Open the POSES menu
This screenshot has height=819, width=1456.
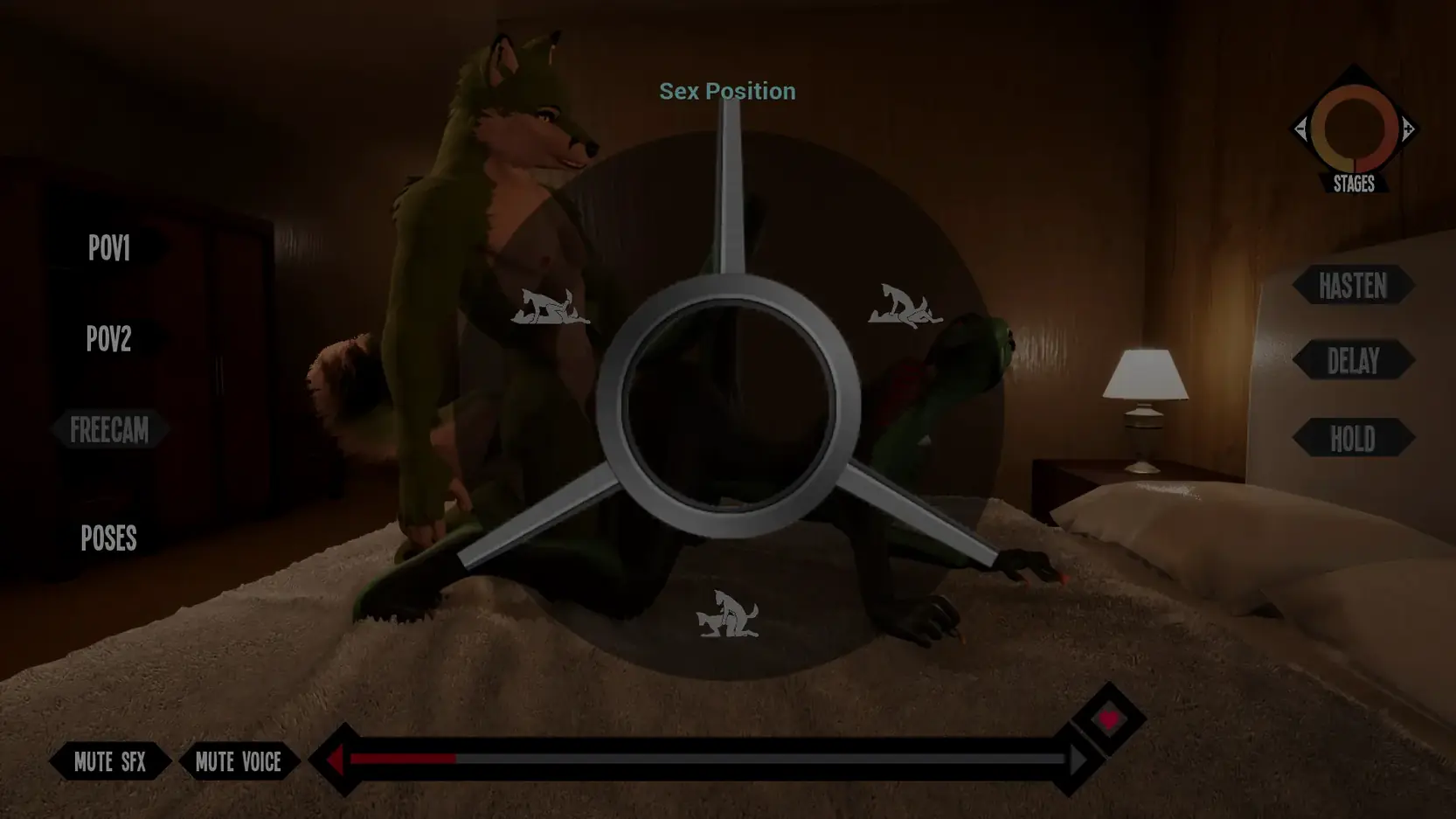click(108, 538)
